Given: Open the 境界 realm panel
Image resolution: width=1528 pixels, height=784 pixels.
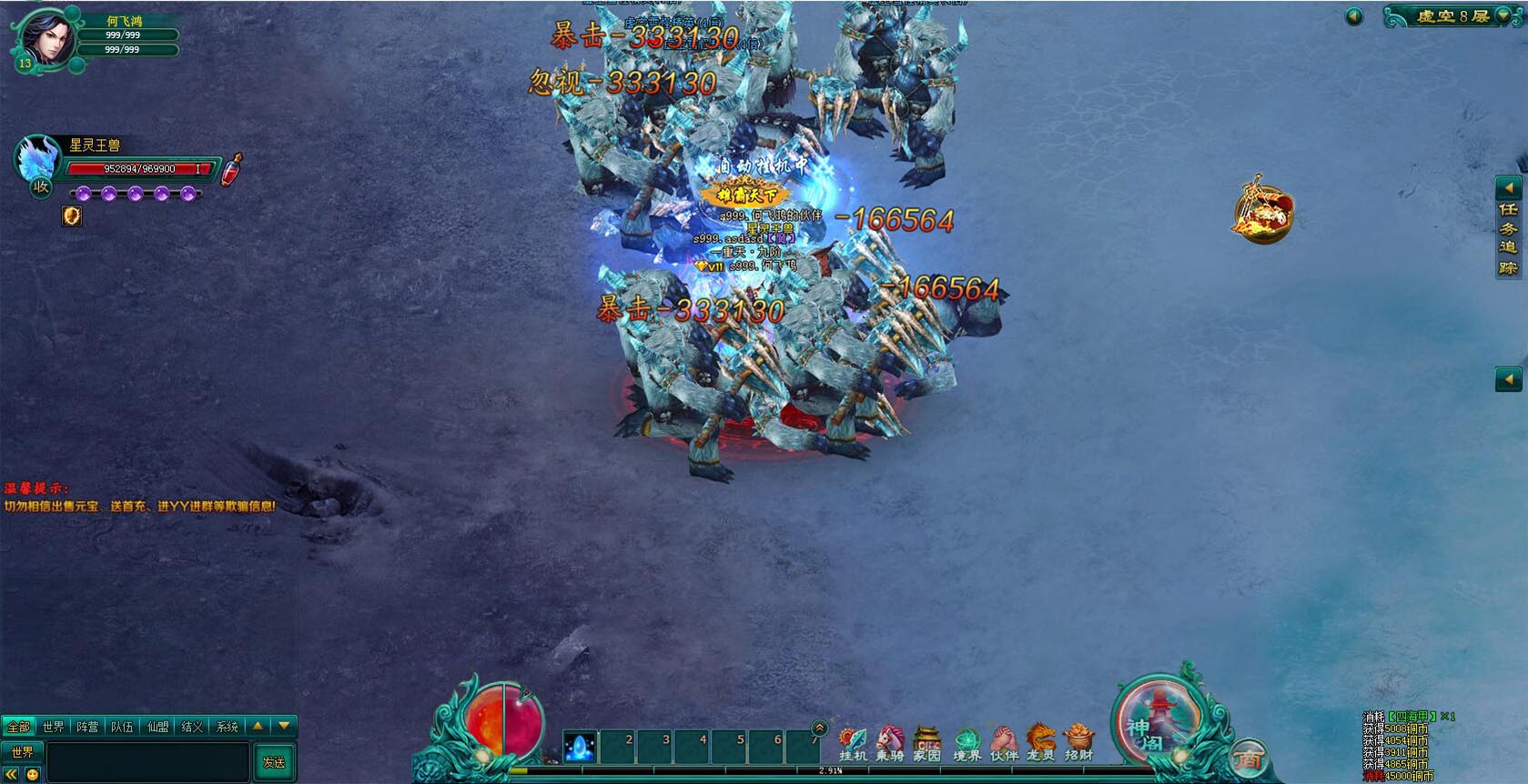Looking at the screenshot, I should click(966, 742).
